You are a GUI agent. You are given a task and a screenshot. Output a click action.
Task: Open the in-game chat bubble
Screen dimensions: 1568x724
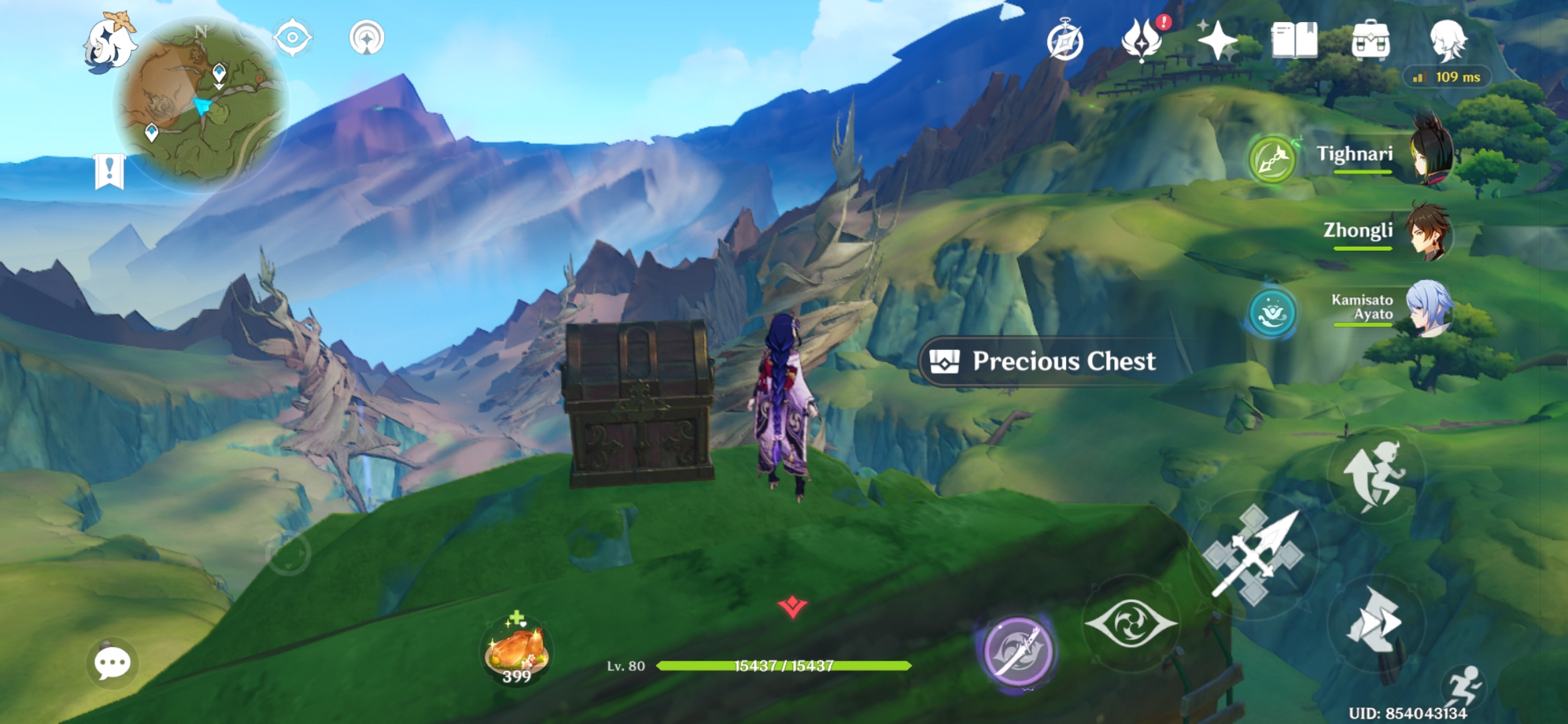(113, 664)
